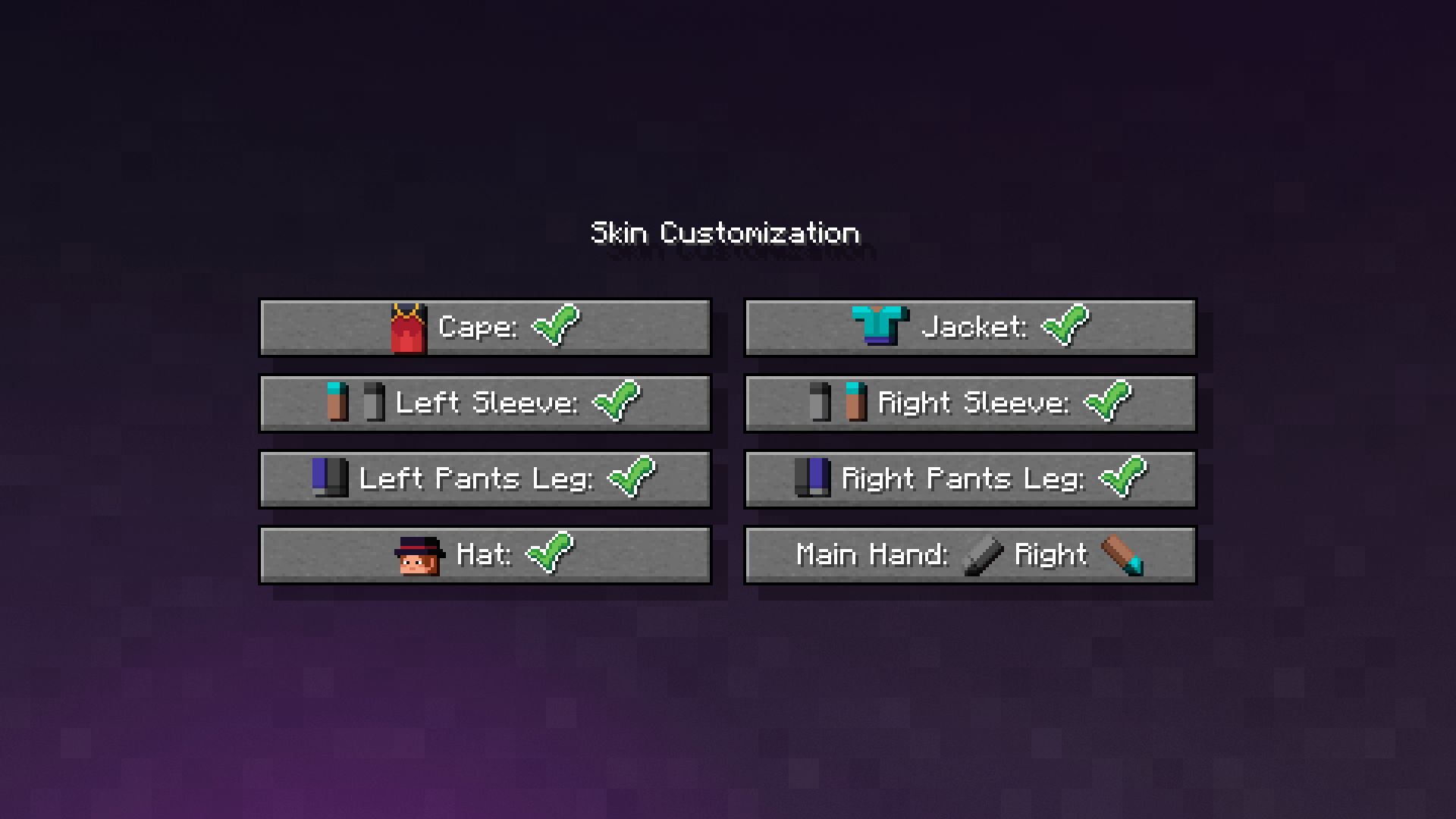Click the green checkmark on Jacket row
Viewport: 1456px width, 819px height.
[x=1065, y=326]
